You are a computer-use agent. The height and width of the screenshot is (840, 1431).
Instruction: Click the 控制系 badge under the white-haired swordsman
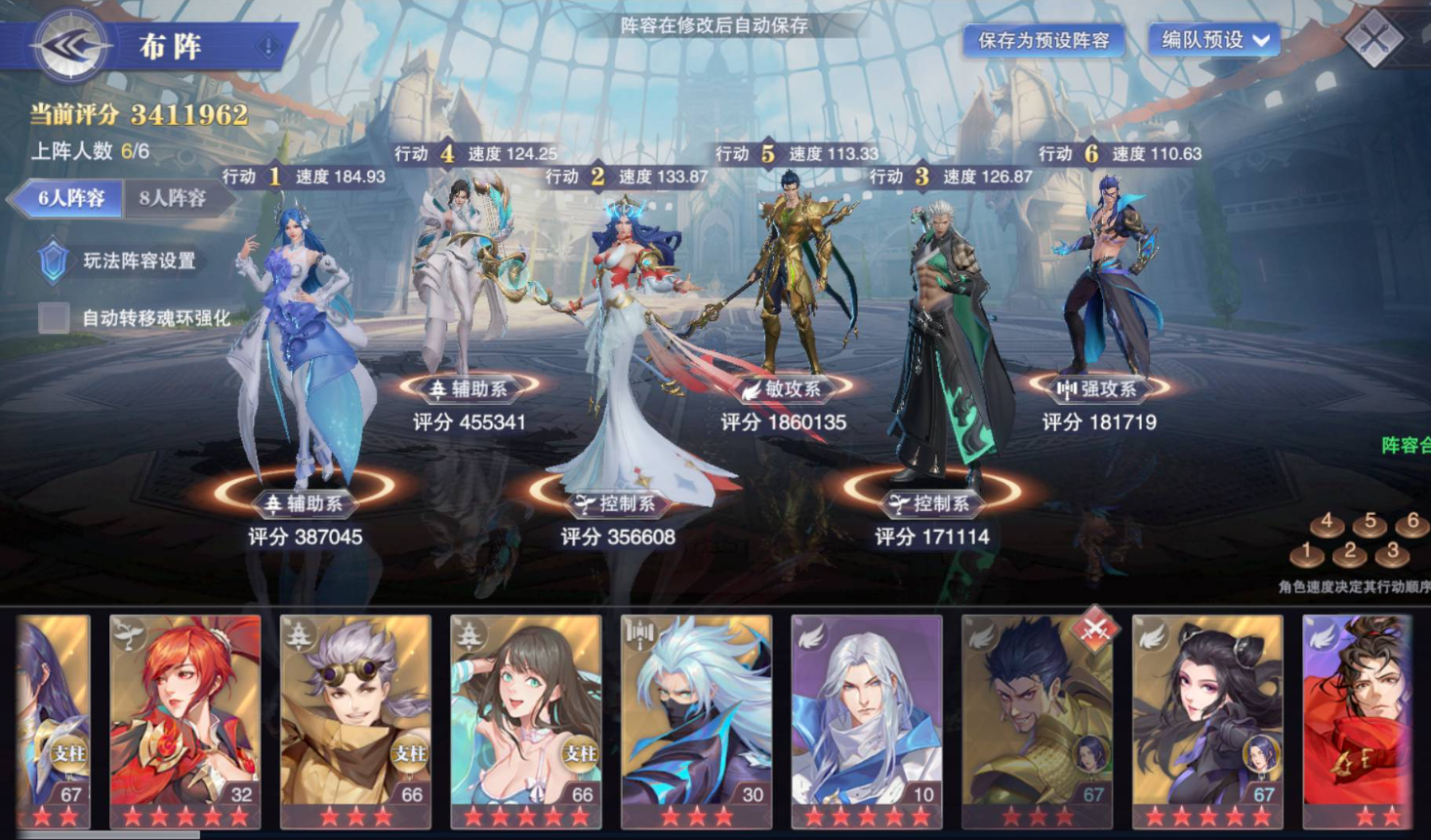(x=932, y=502)
